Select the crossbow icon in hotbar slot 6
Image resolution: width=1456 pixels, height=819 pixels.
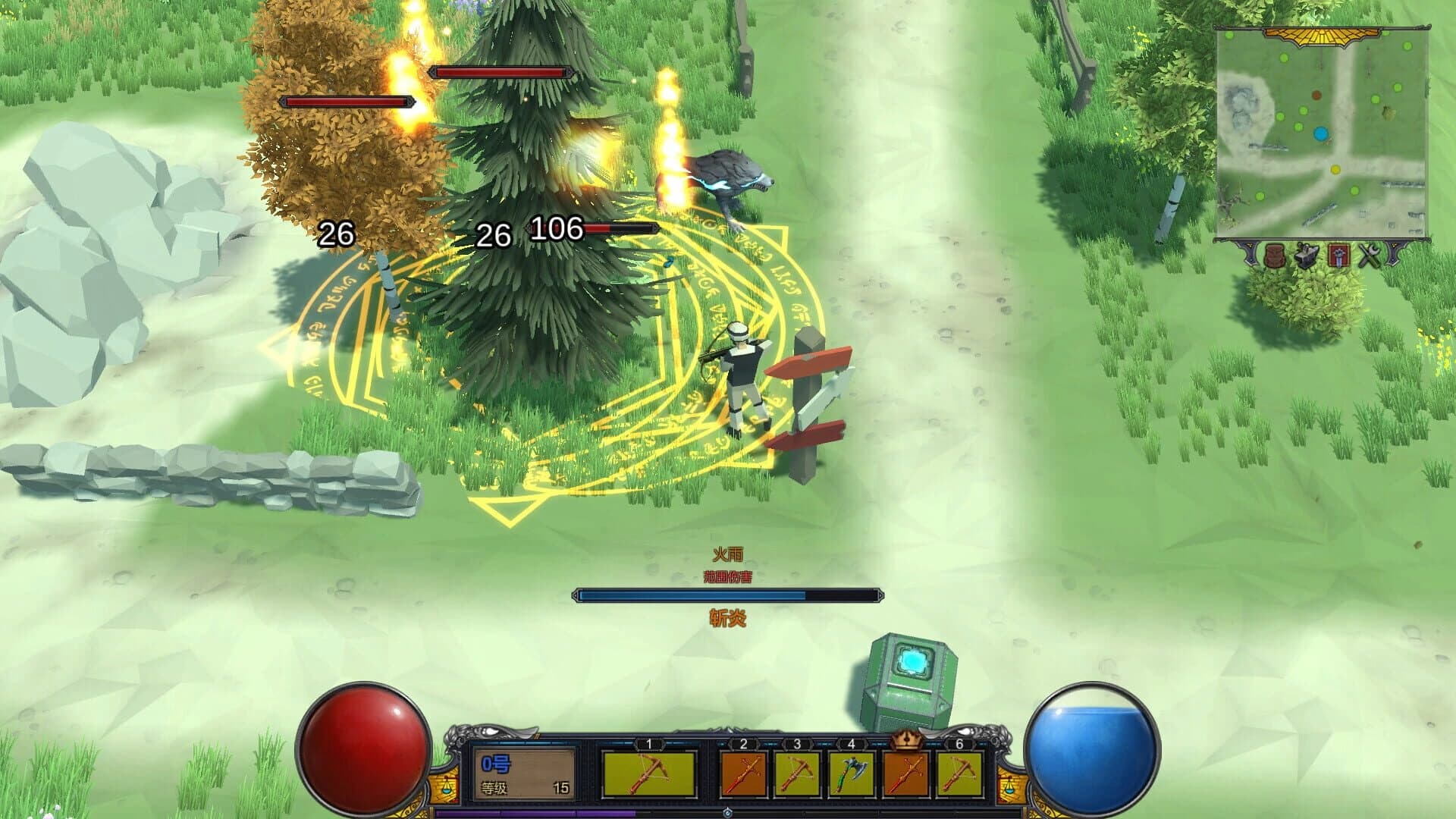(x=959, y=773)
